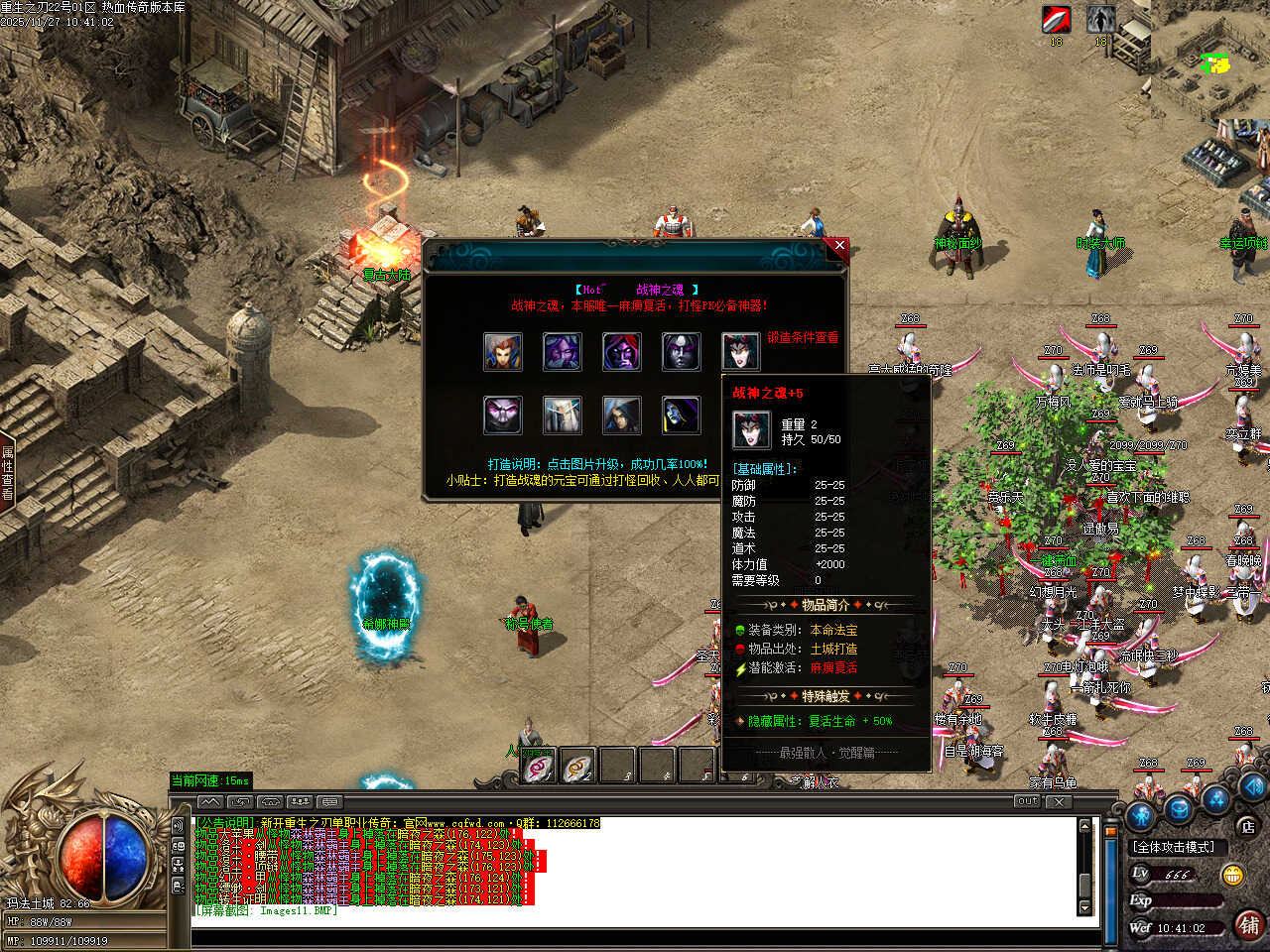Click the chat scrollbar down arrow
Screen dimensions: 1270x952
point(1084,908)
